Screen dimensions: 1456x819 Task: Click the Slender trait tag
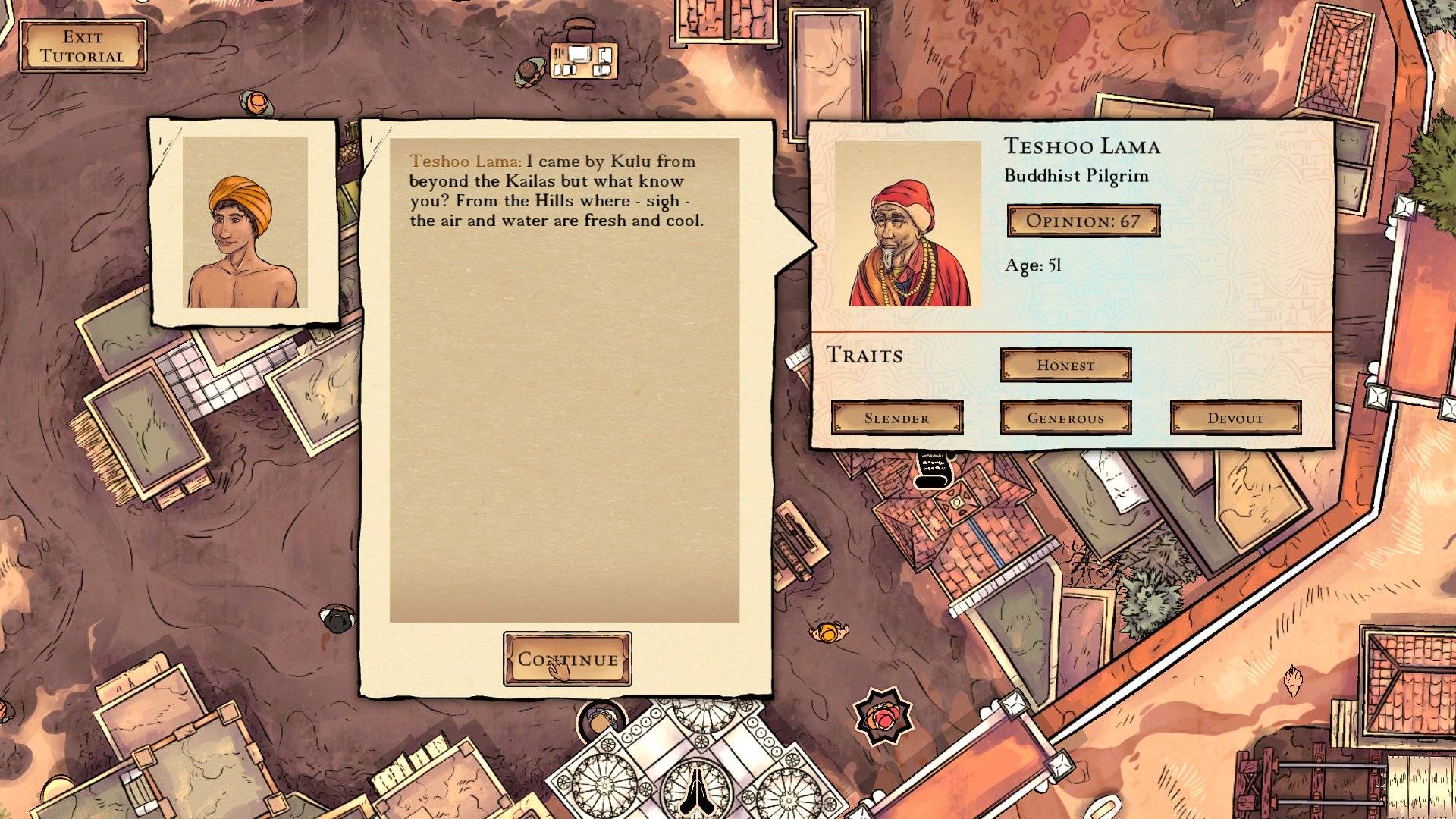pyautogui.click(x=896, y=418)
